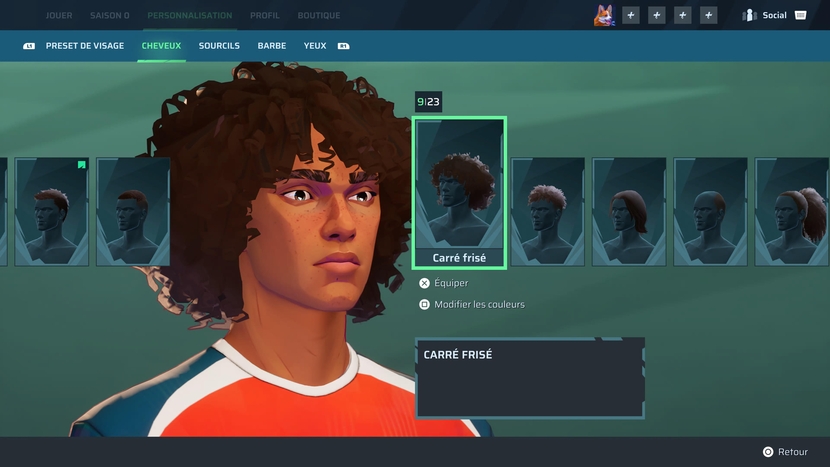
Task: Open the Personnalisation menu
Action: (189, 16)
